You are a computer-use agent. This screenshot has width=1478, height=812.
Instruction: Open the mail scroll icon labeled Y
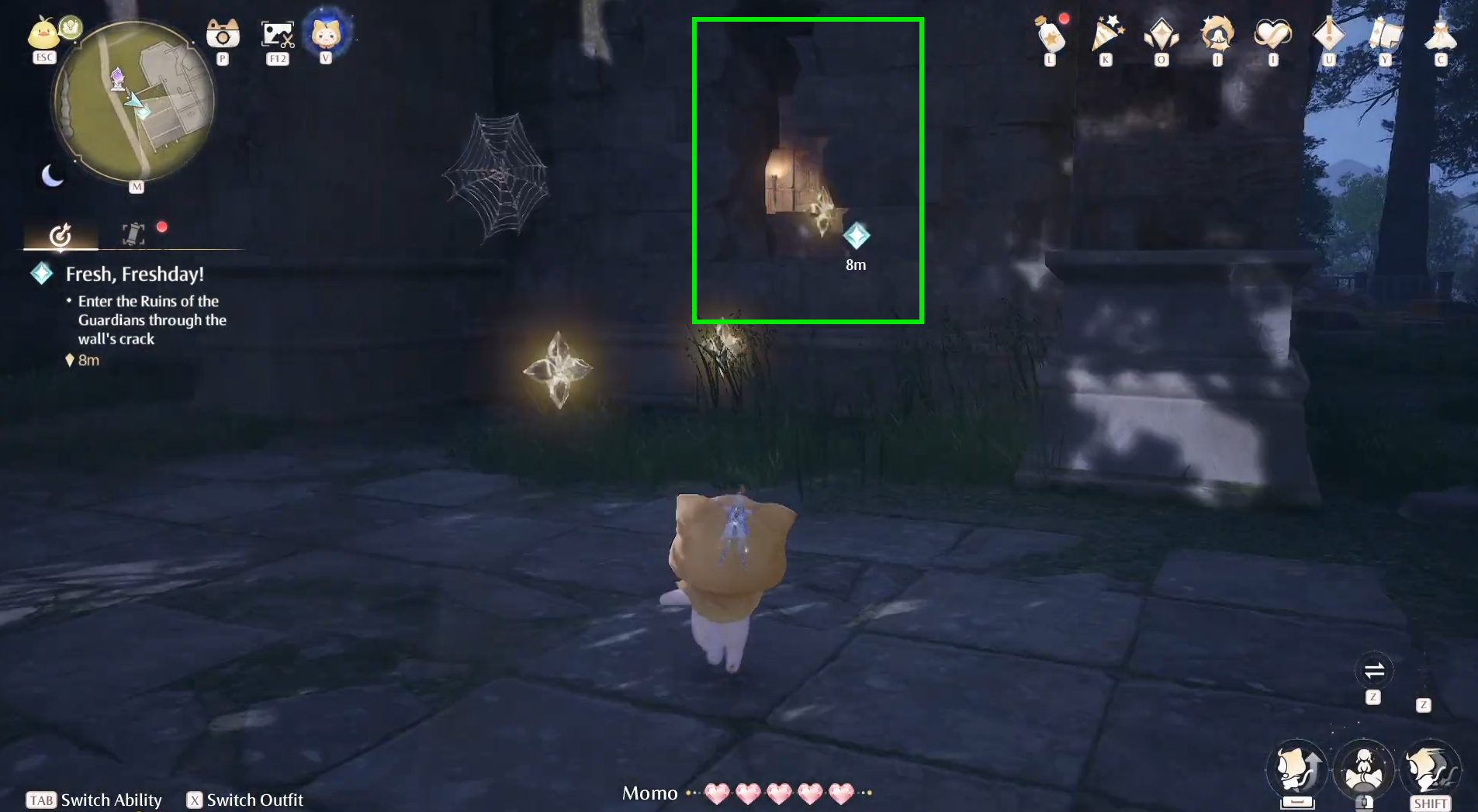point(1384,35)
